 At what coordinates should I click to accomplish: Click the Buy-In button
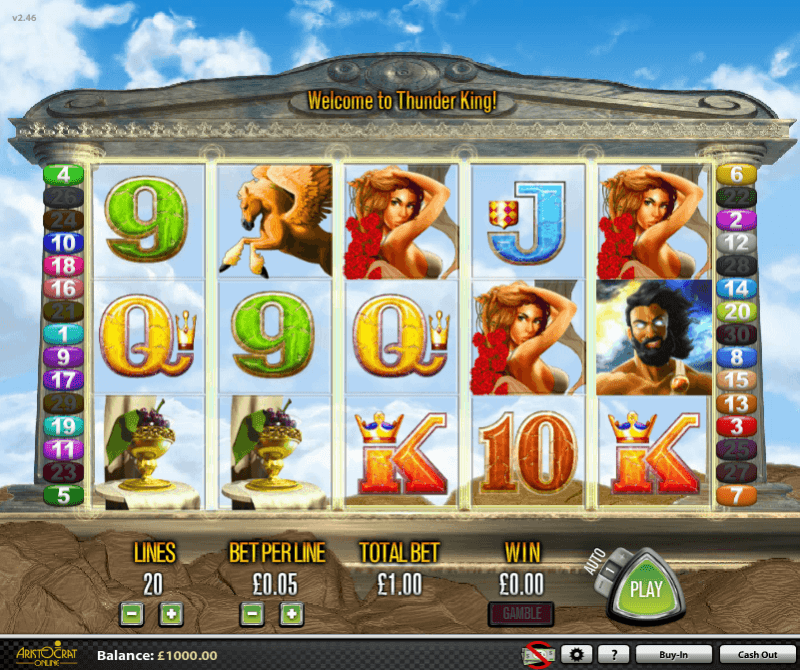pyautogui.click(x=674, y=655)
